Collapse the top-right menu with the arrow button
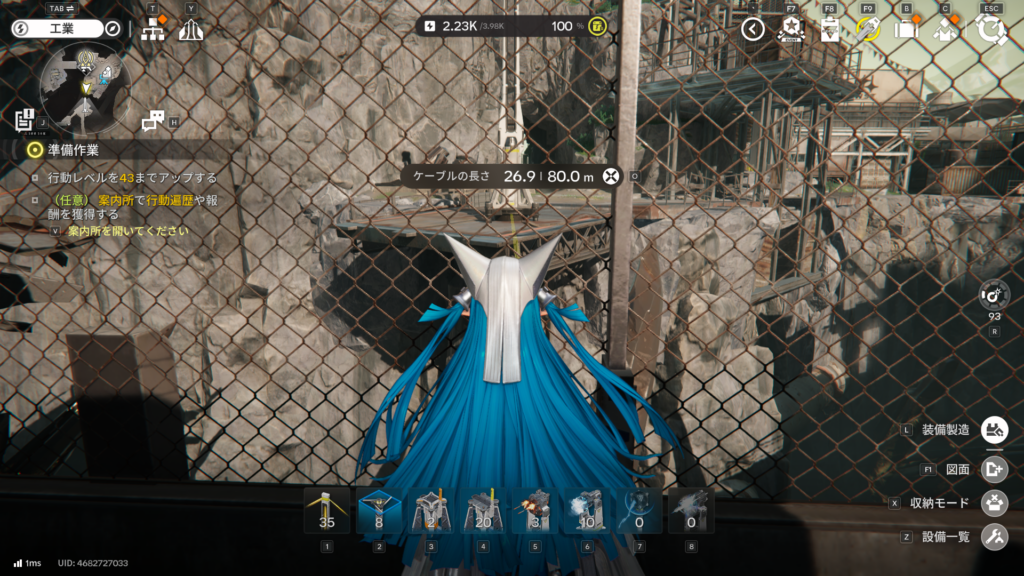The image size is (1024, 576). (753, 29)
